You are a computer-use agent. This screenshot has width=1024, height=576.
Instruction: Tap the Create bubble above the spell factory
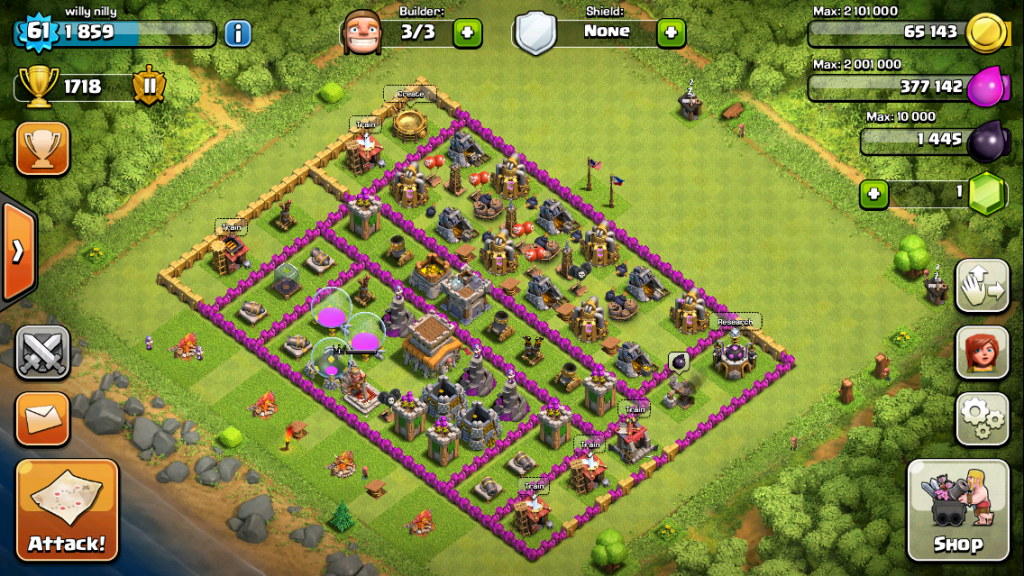tap(410, 94)
